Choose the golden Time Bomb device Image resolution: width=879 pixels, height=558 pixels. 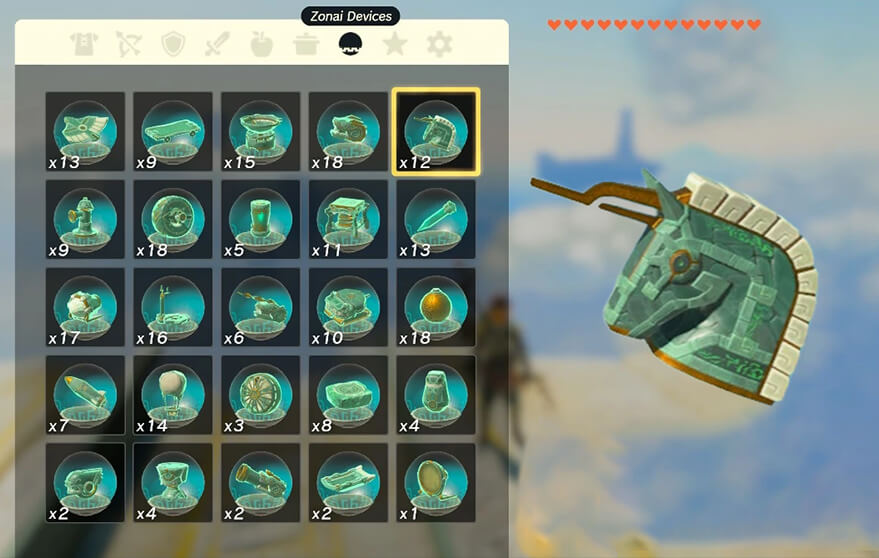coord(437,307)
